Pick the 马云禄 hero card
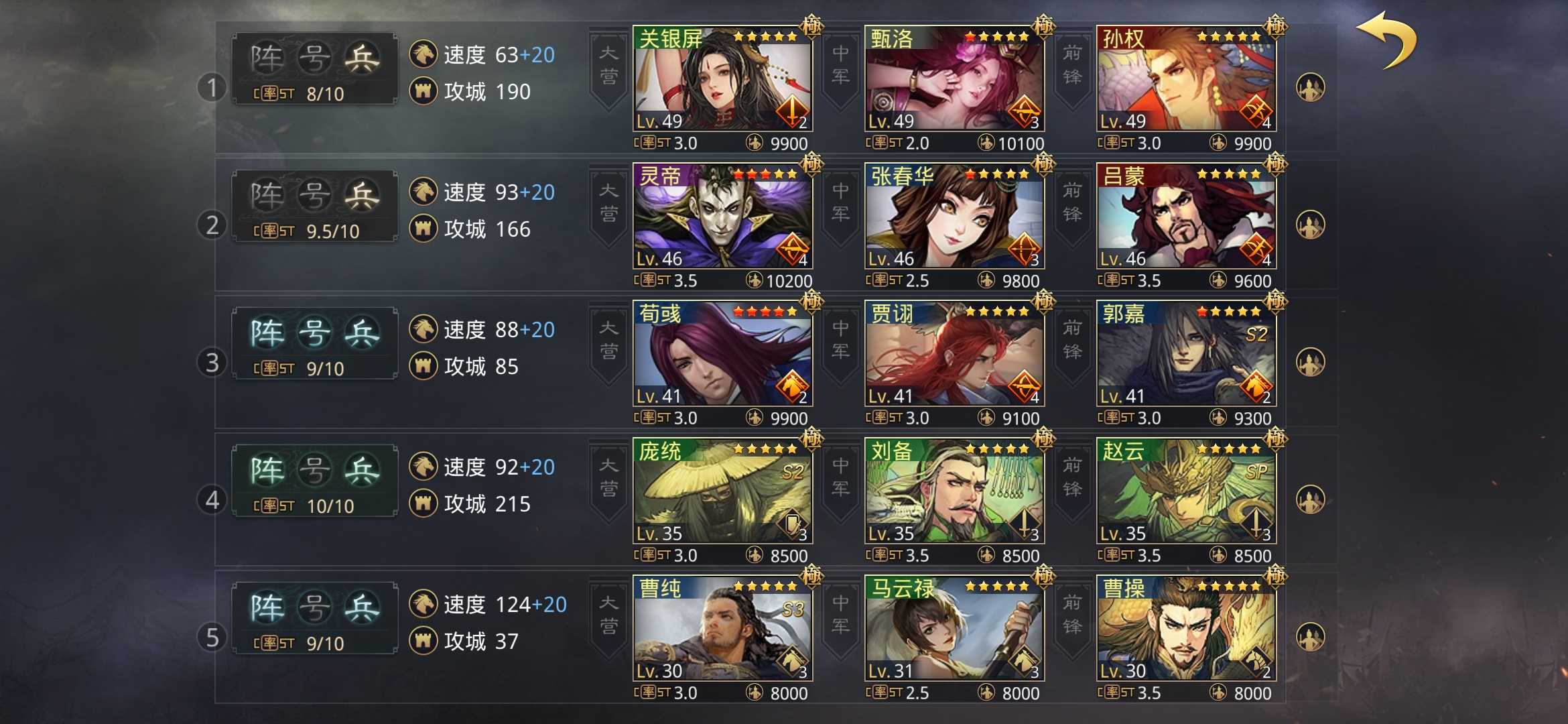The image size is (1568, 724). pyautogui.click(x=954, y=629)
